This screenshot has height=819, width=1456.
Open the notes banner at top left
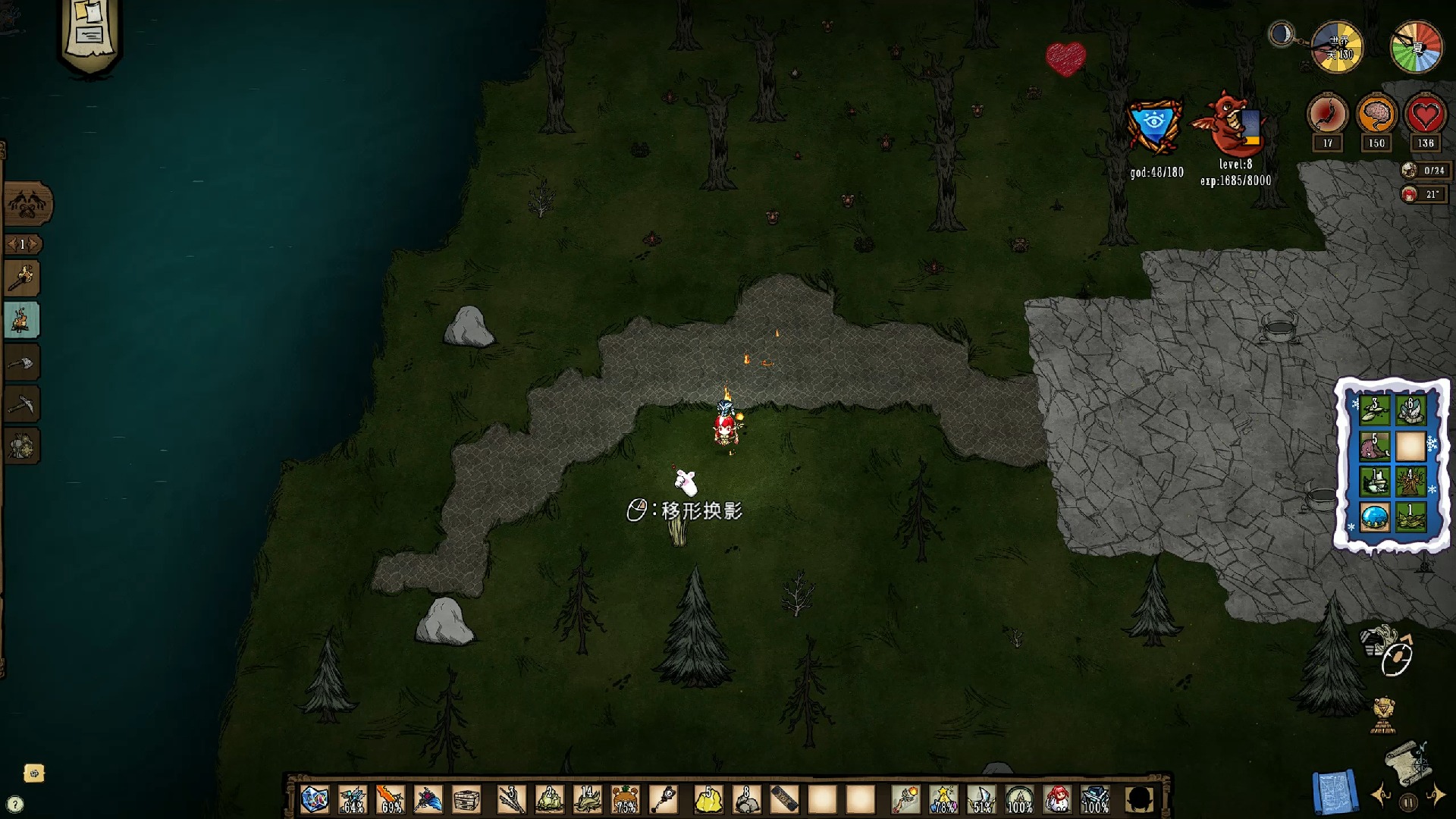[89, 34]
